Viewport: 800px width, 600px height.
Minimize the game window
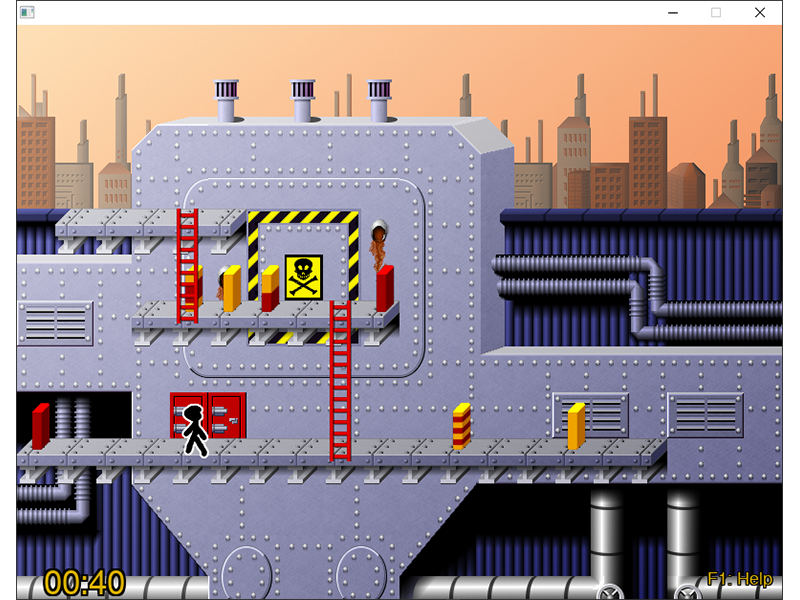pyautogui.click(x=671, y=12)
